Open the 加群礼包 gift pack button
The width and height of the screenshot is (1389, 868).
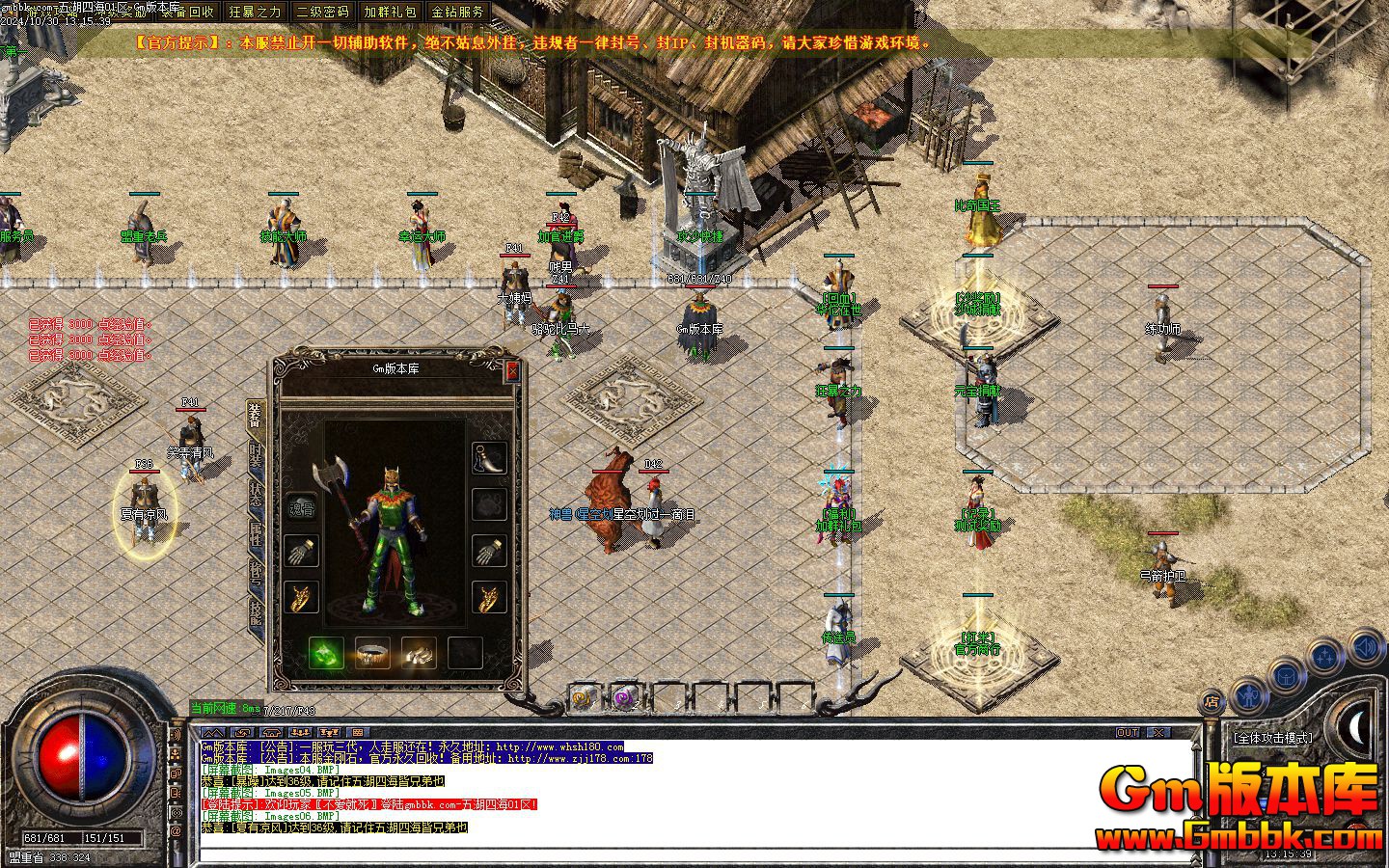pyautogui.click(x=390, y=12)
